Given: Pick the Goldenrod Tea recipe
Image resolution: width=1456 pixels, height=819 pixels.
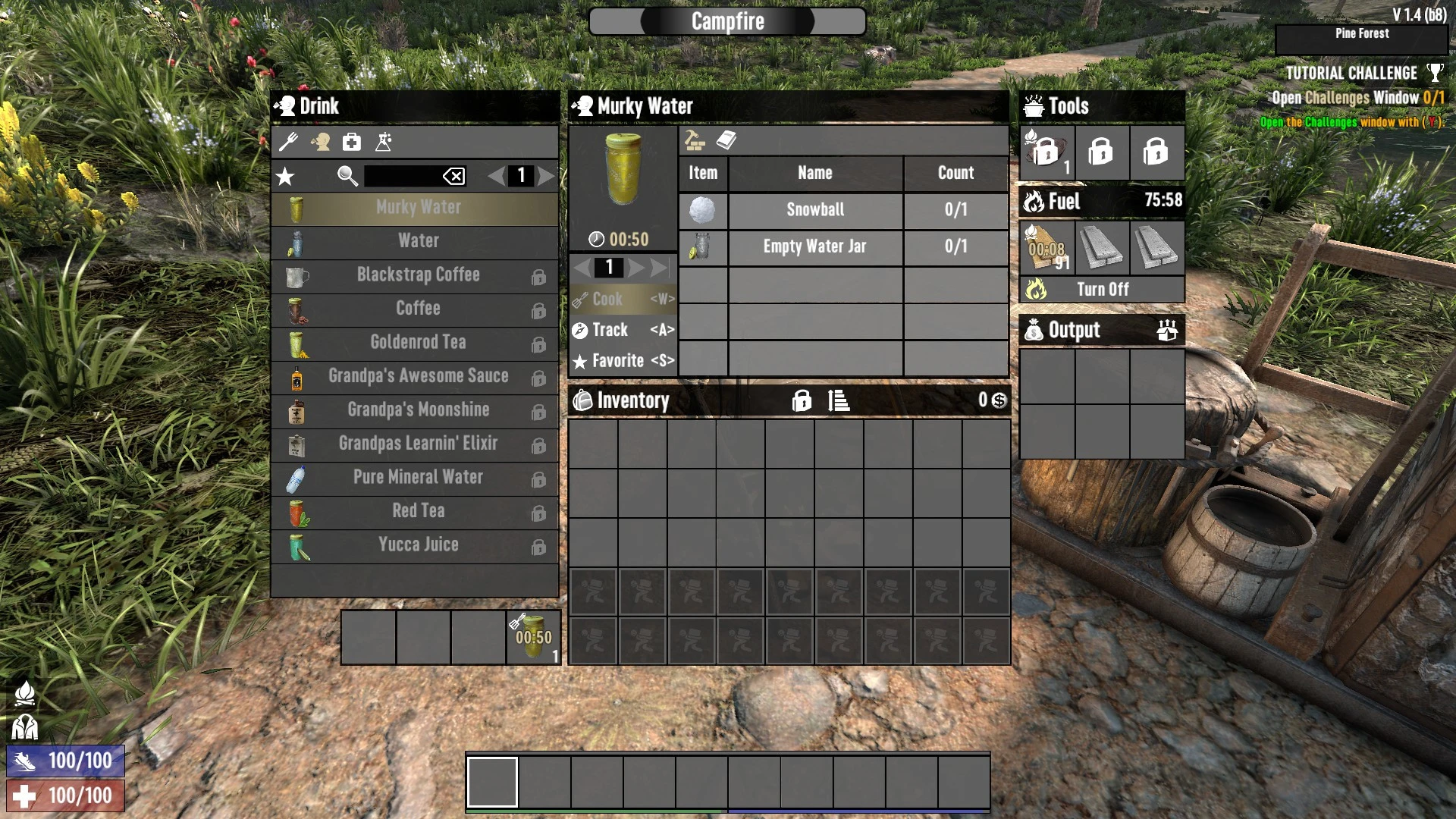Looking at the screenshot, I should tap(417, 343).
